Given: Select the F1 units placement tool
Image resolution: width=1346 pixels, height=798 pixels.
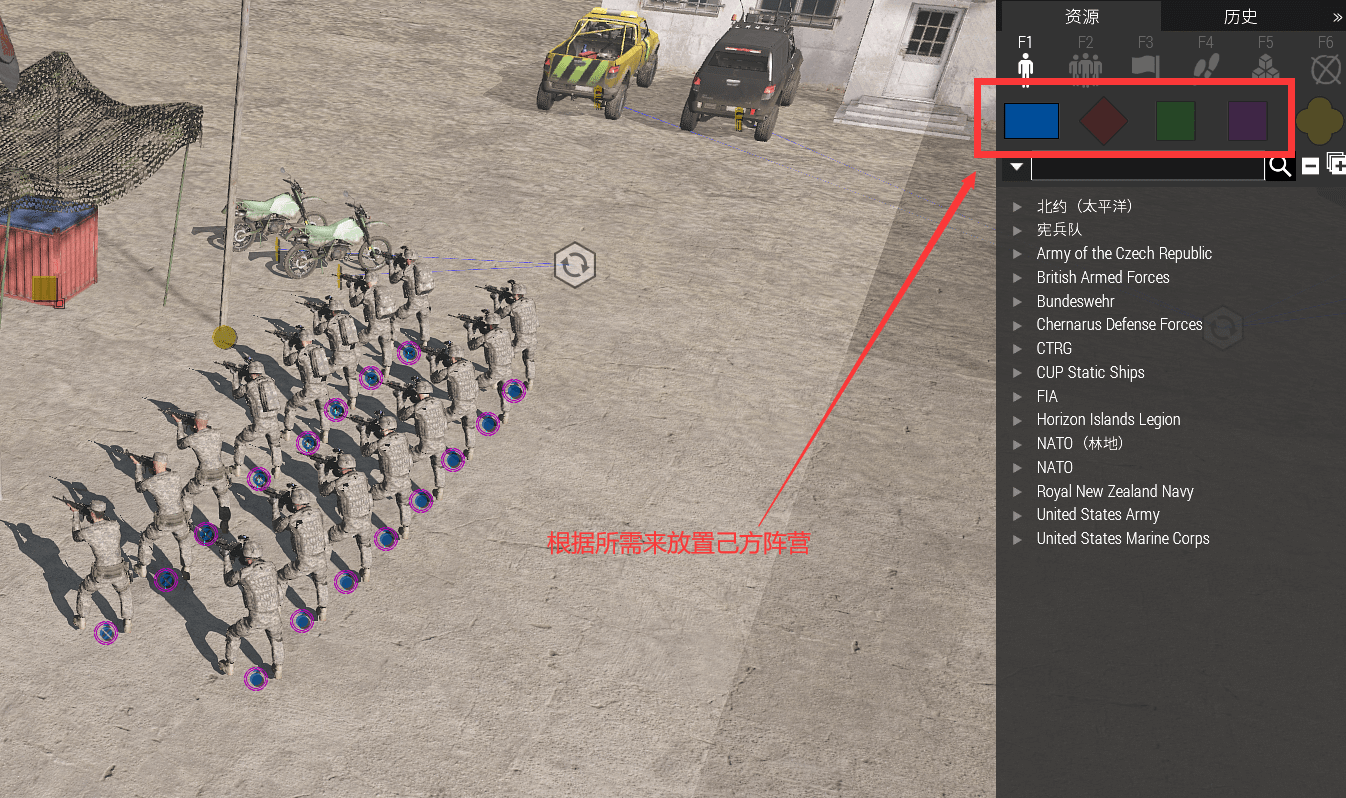Looking at the screenshot, I should (x=1025, y=62).
